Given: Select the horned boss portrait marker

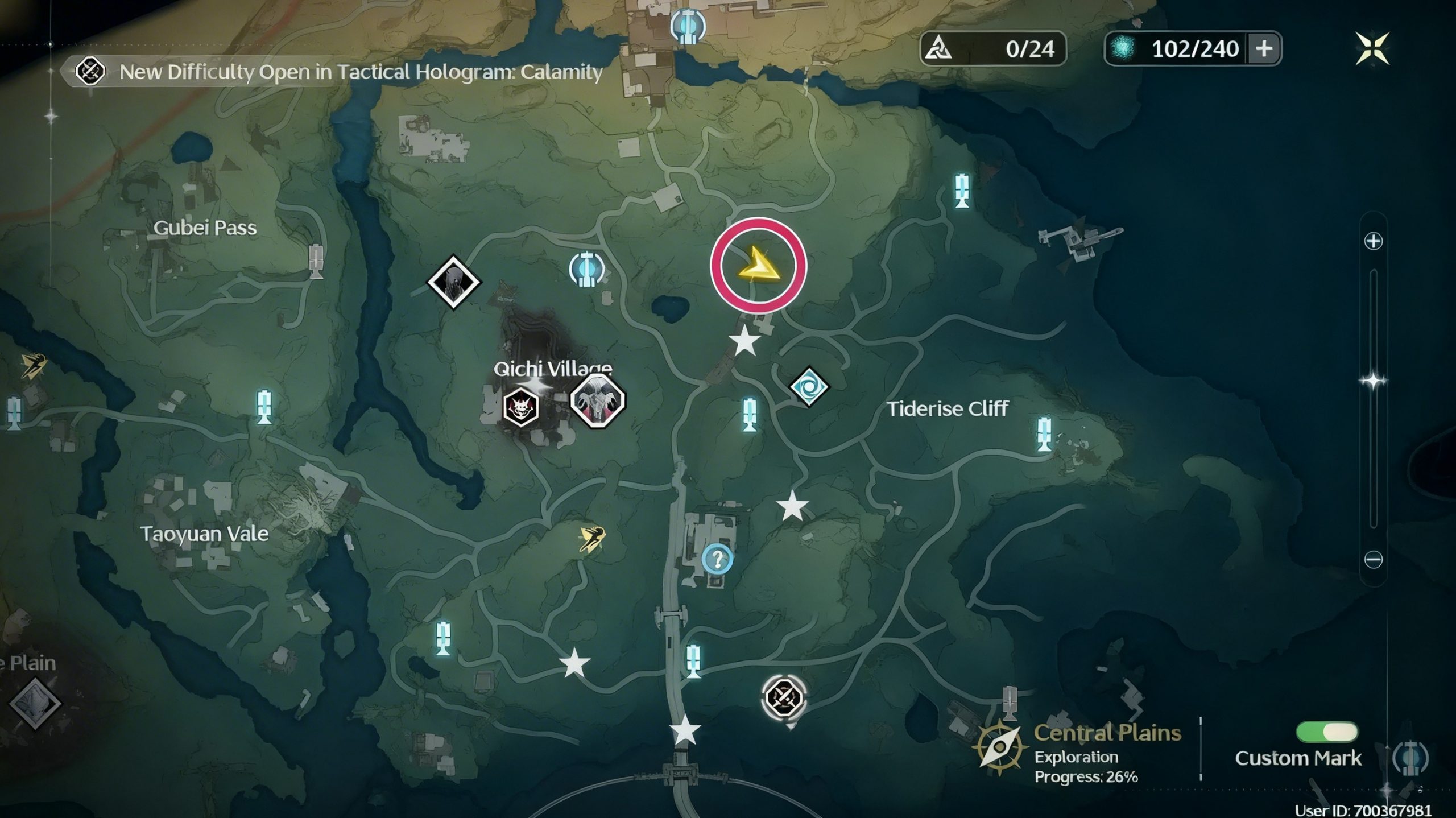Looking at the screenshot, I should point(597,400).
